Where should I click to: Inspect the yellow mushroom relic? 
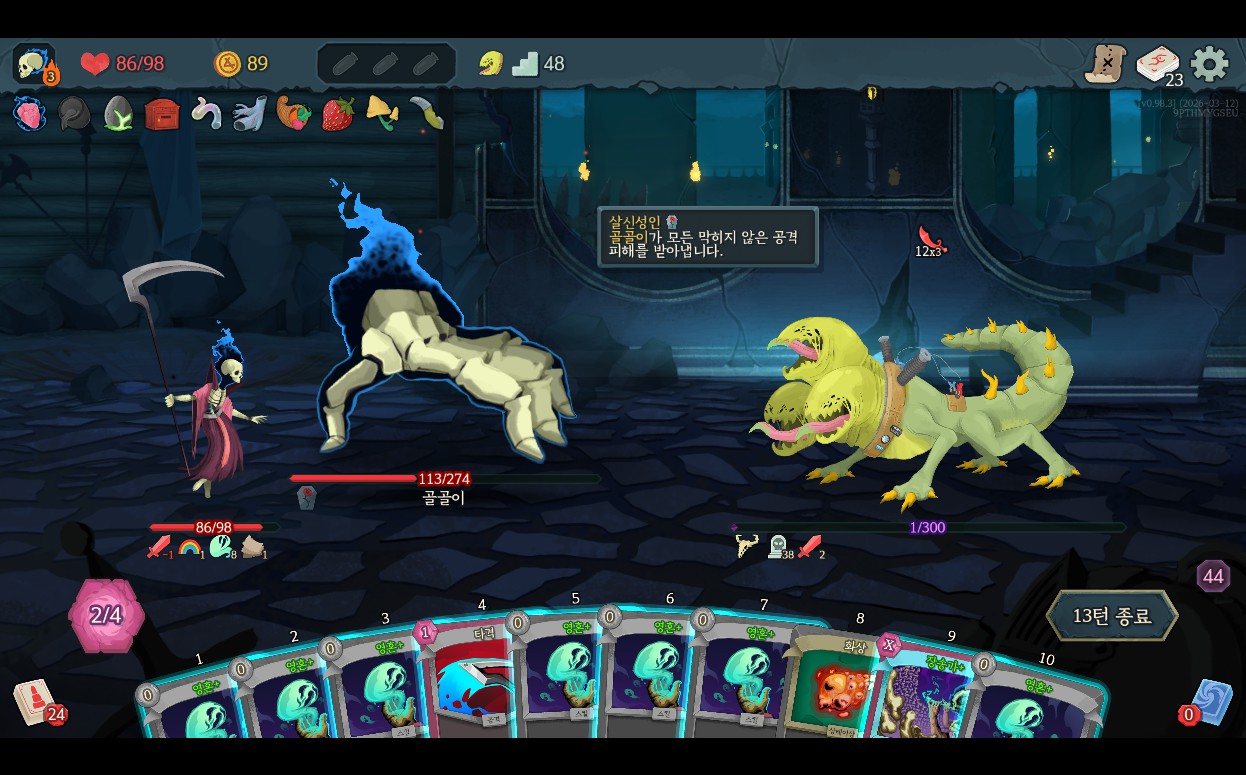tap(382, 112)
